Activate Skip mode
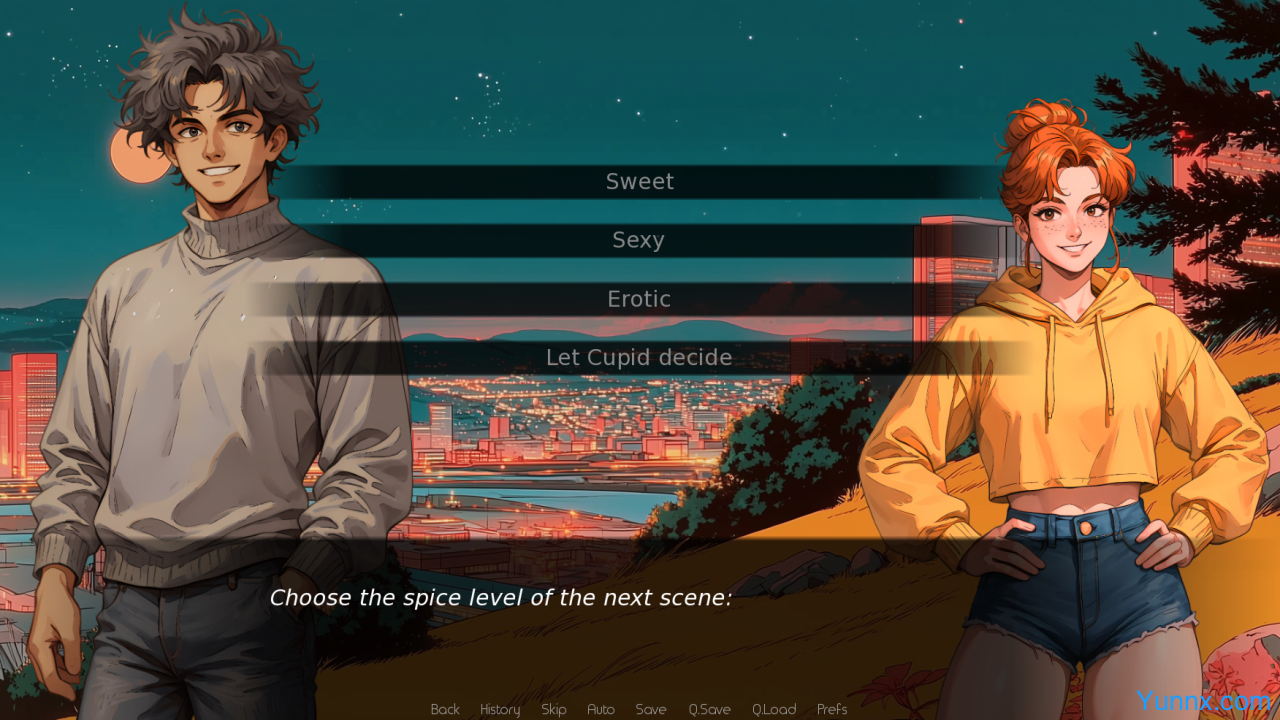Image resolution: width=1280 pixels, height=720 pixels. coord(553,709)
